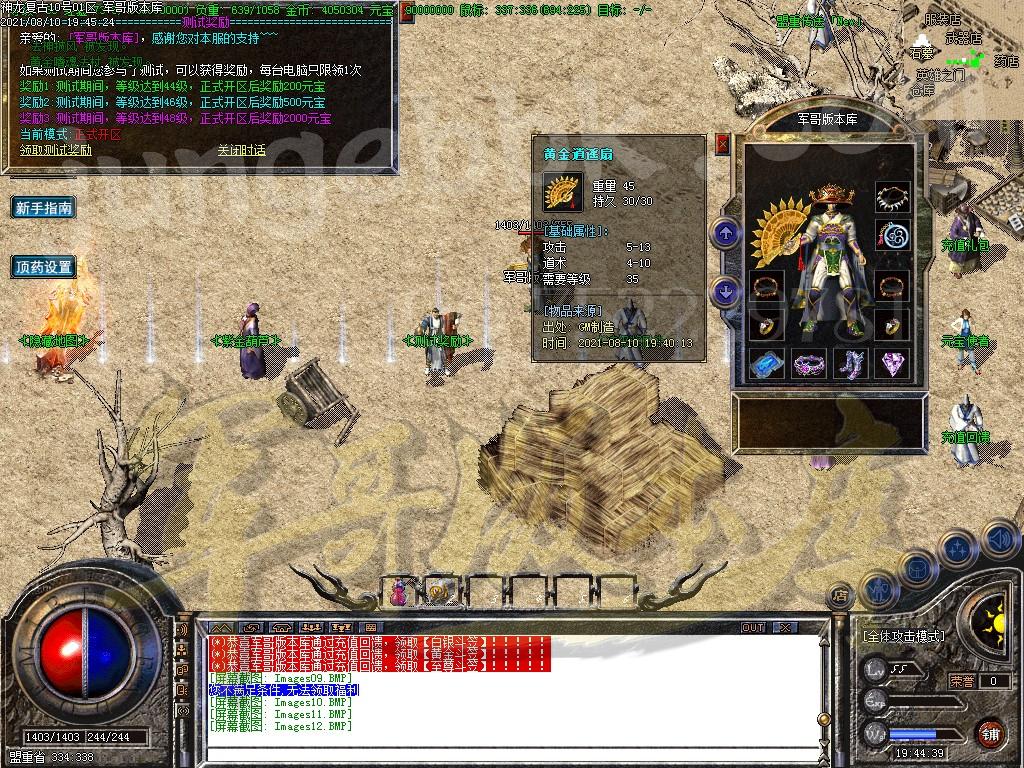Close the character equipment panel

click(722, 144)
